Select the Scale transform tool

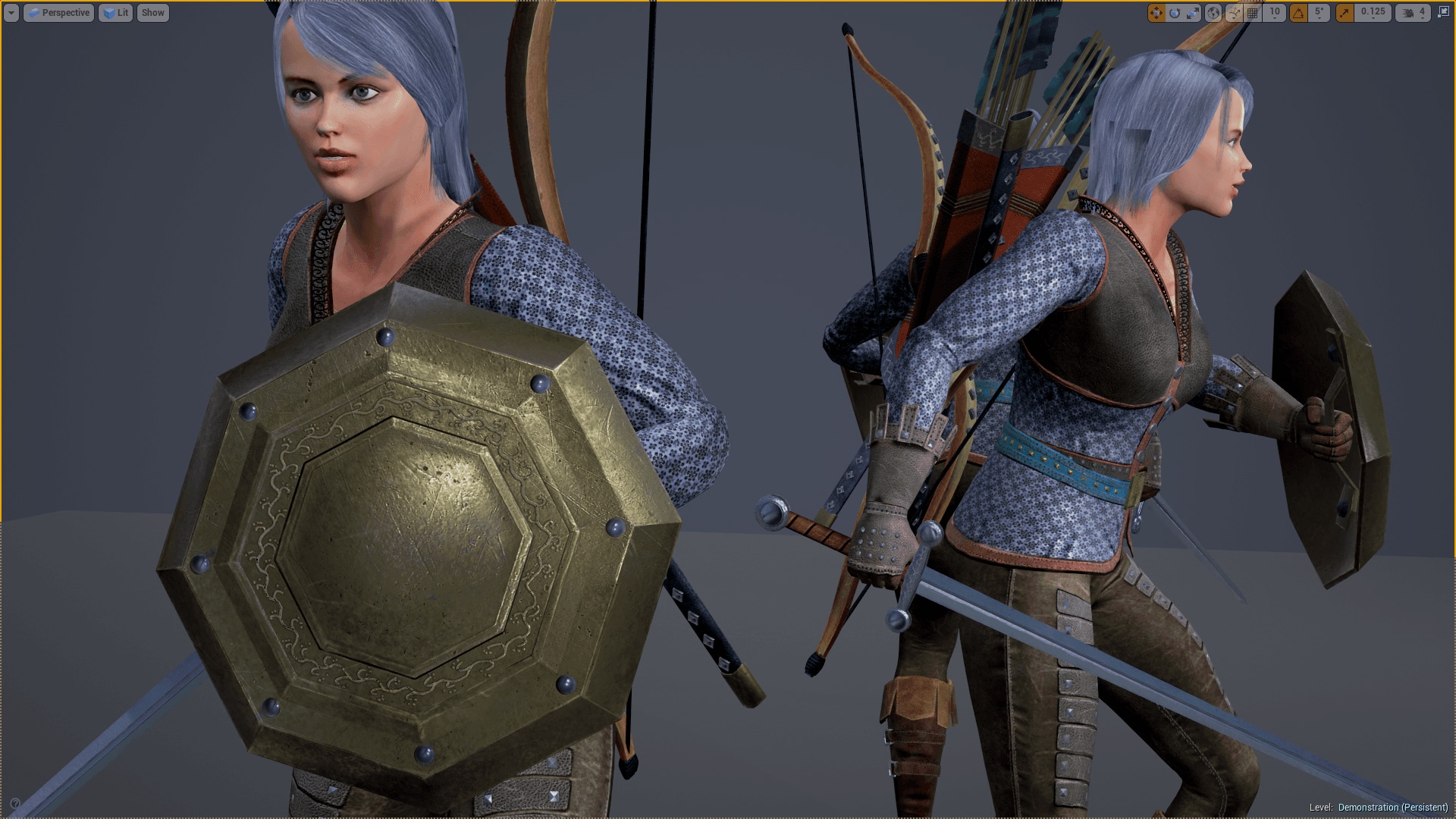[x=1193, y=12]
